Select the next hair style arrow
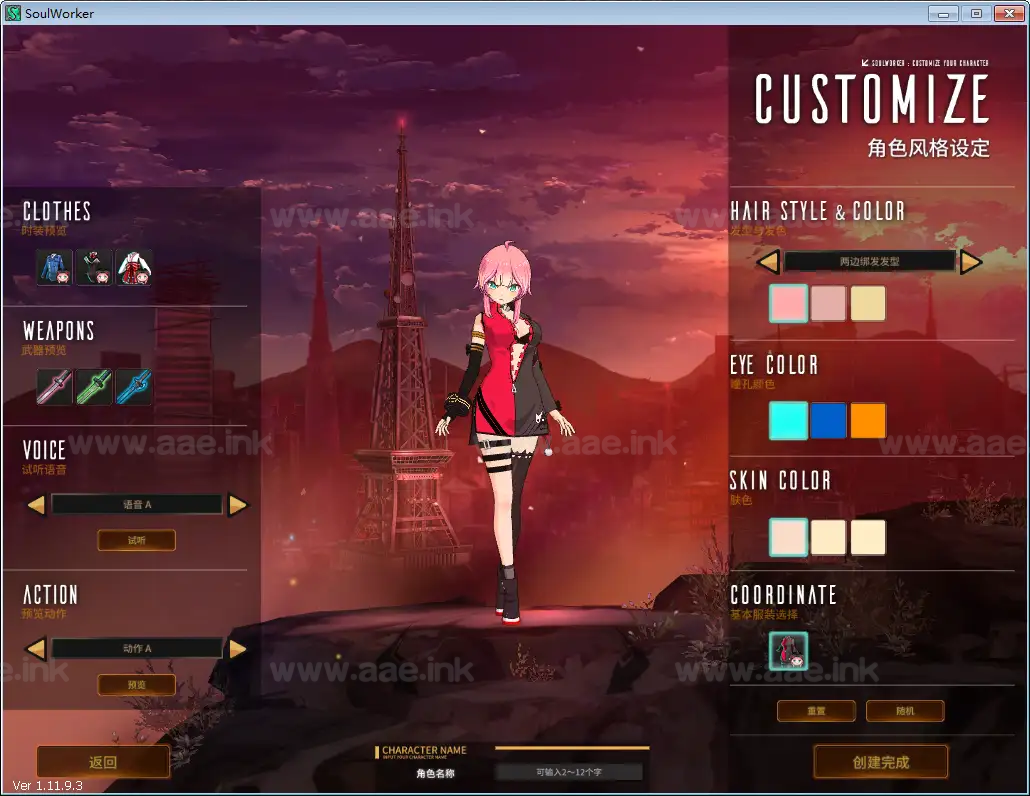Viewport: 1030px width, 796px height. pyautogui.click(x=971, y=262)
